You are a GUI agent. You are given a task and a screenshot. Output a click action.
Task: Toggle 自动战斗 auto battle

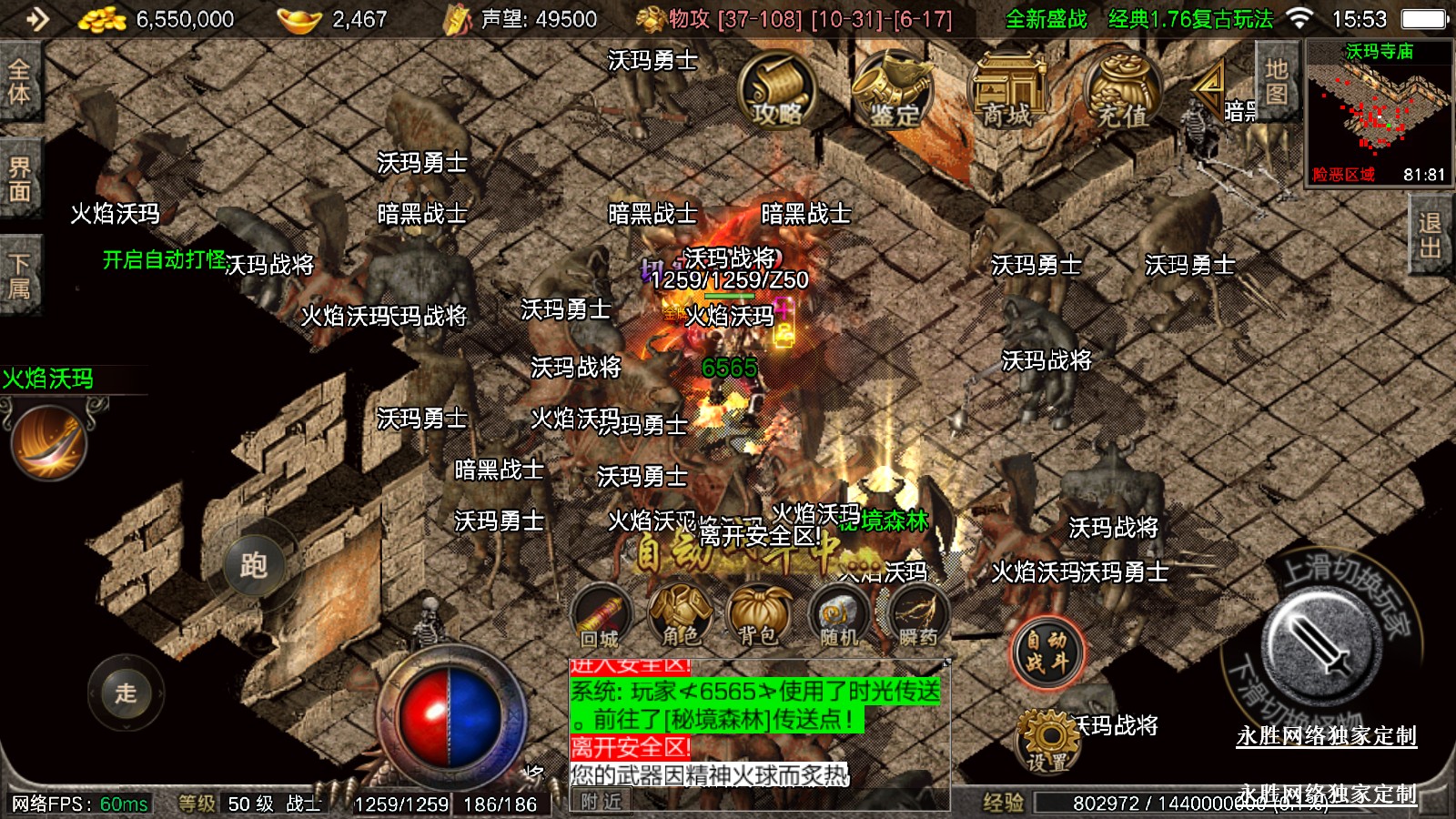click(1046, 652)
